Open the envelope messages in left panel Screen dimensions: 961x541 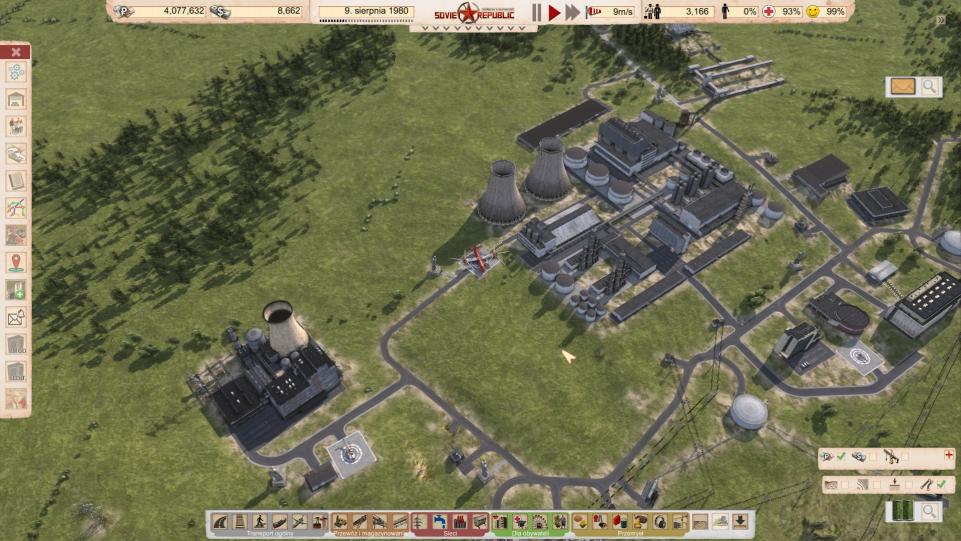point(16,318)
